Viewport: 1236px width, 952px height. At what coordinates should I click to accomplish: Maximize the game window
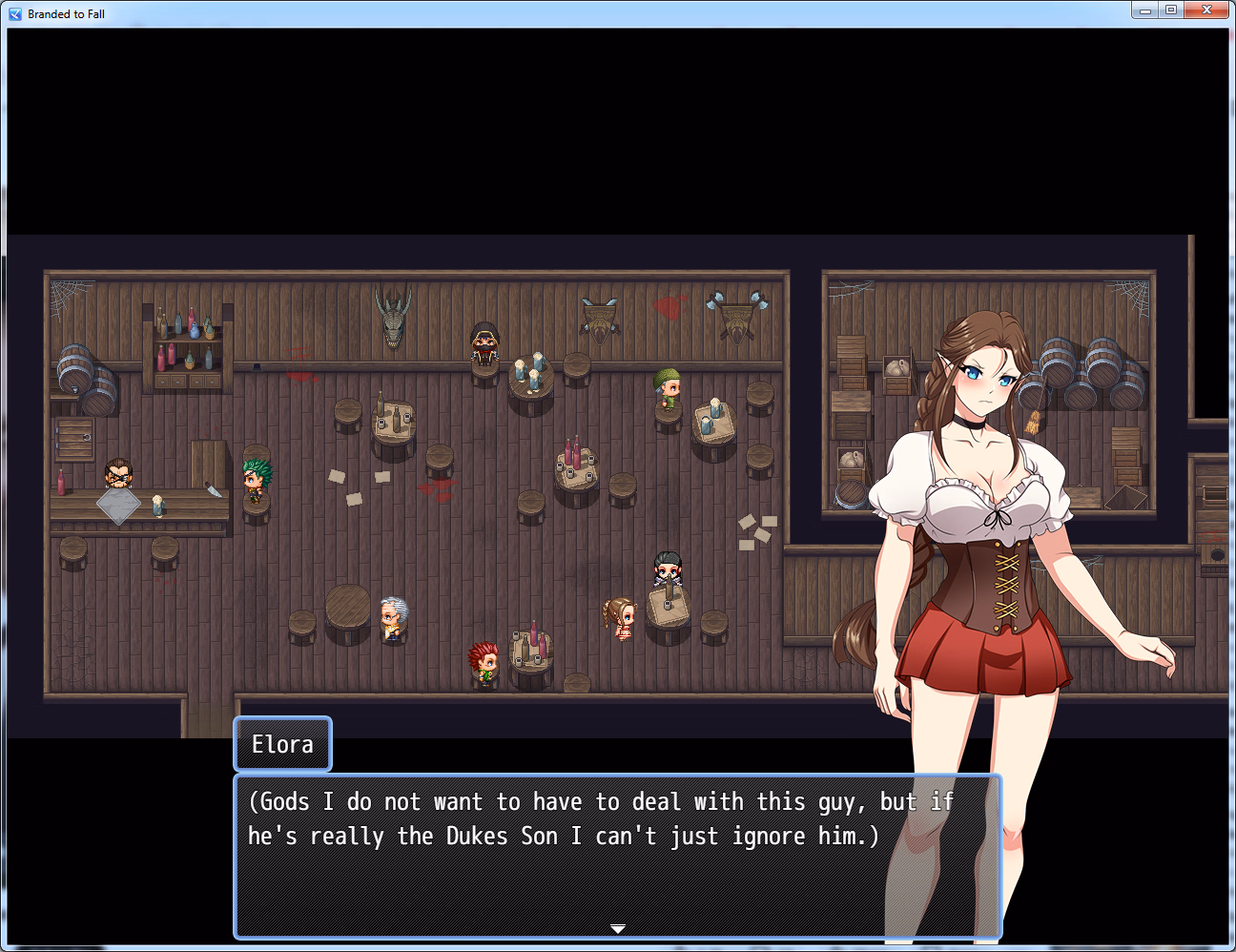pyautogui.click(x=1171, y=10)
